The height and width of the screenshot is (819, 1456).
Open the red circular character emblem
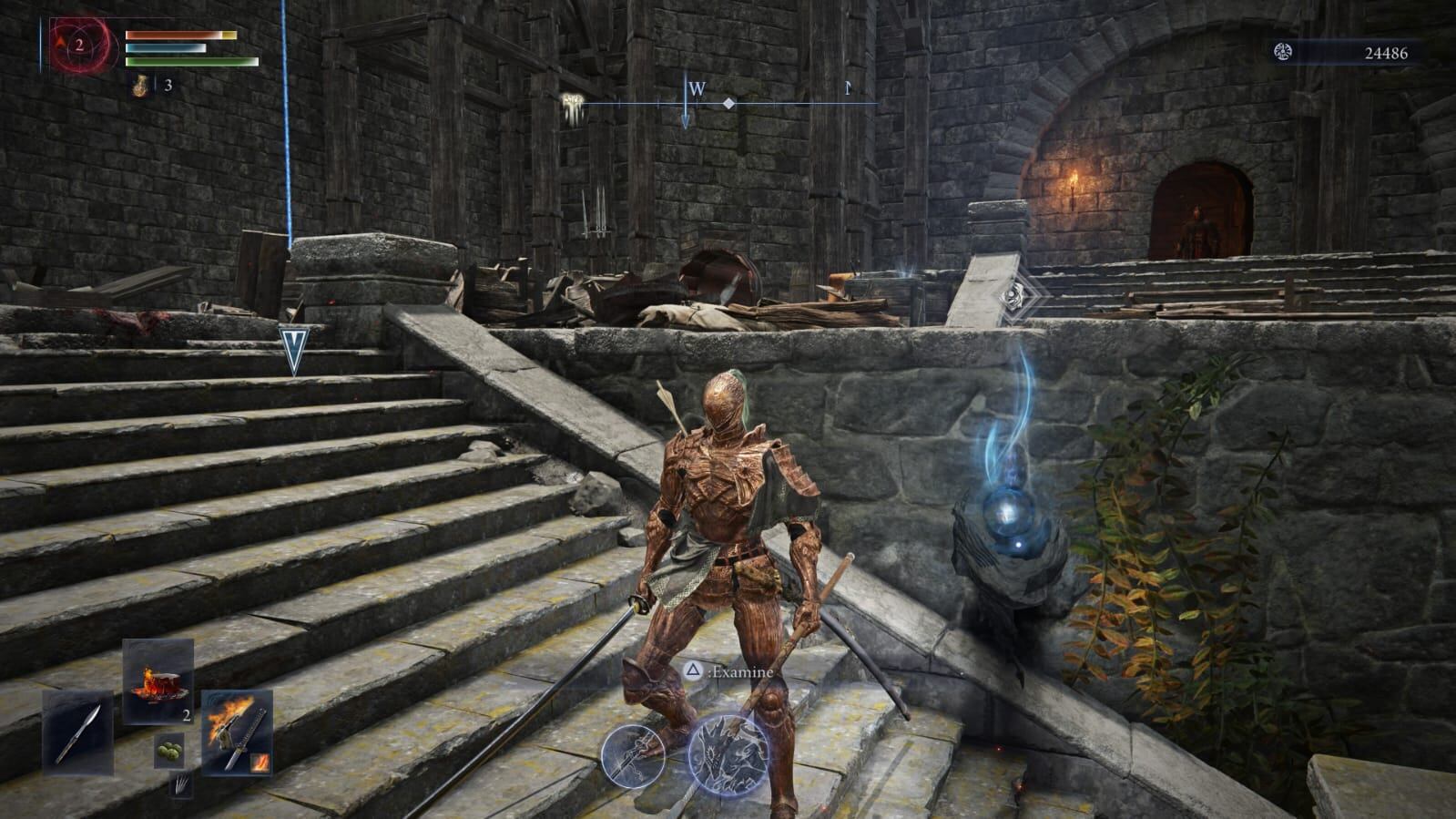coord(80,45)
